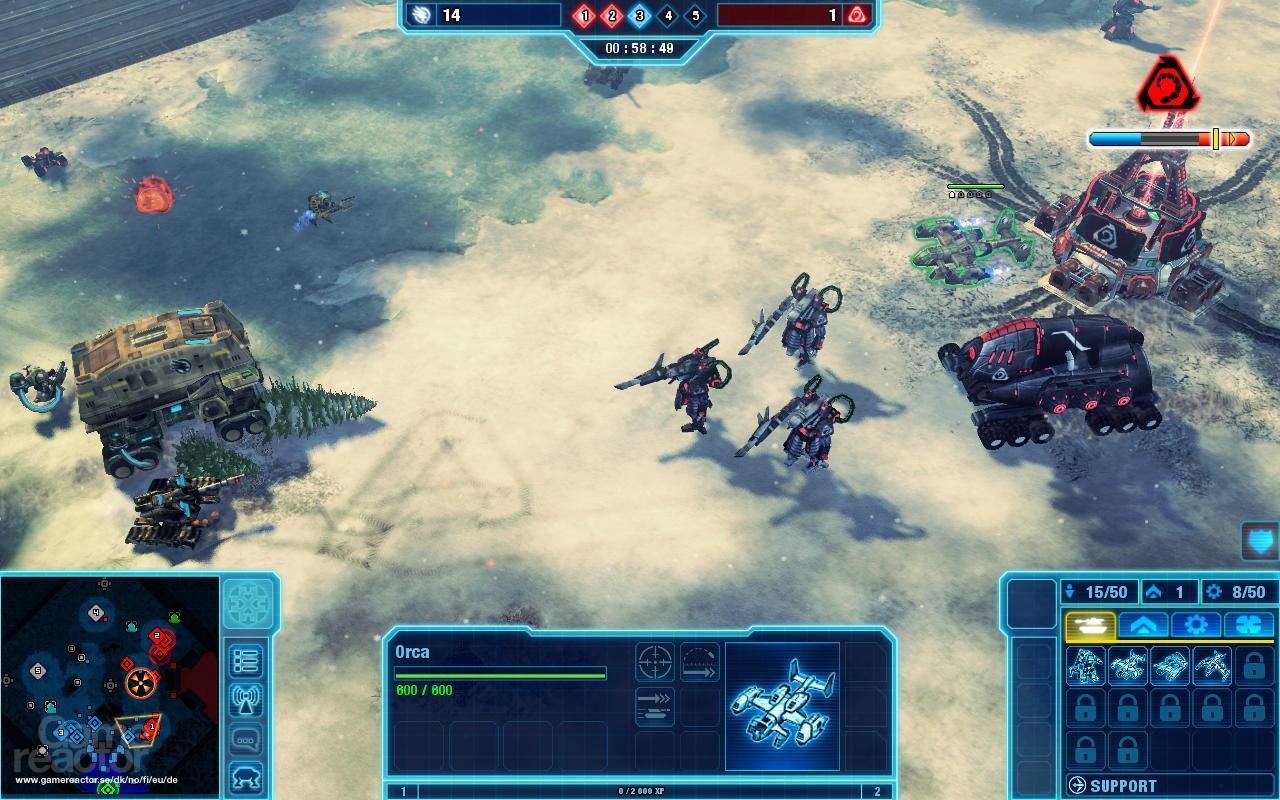This screenshot has width=1280, height=800.
Task: Enable aggressive stance for the Orca
Action: pos(655,661)
